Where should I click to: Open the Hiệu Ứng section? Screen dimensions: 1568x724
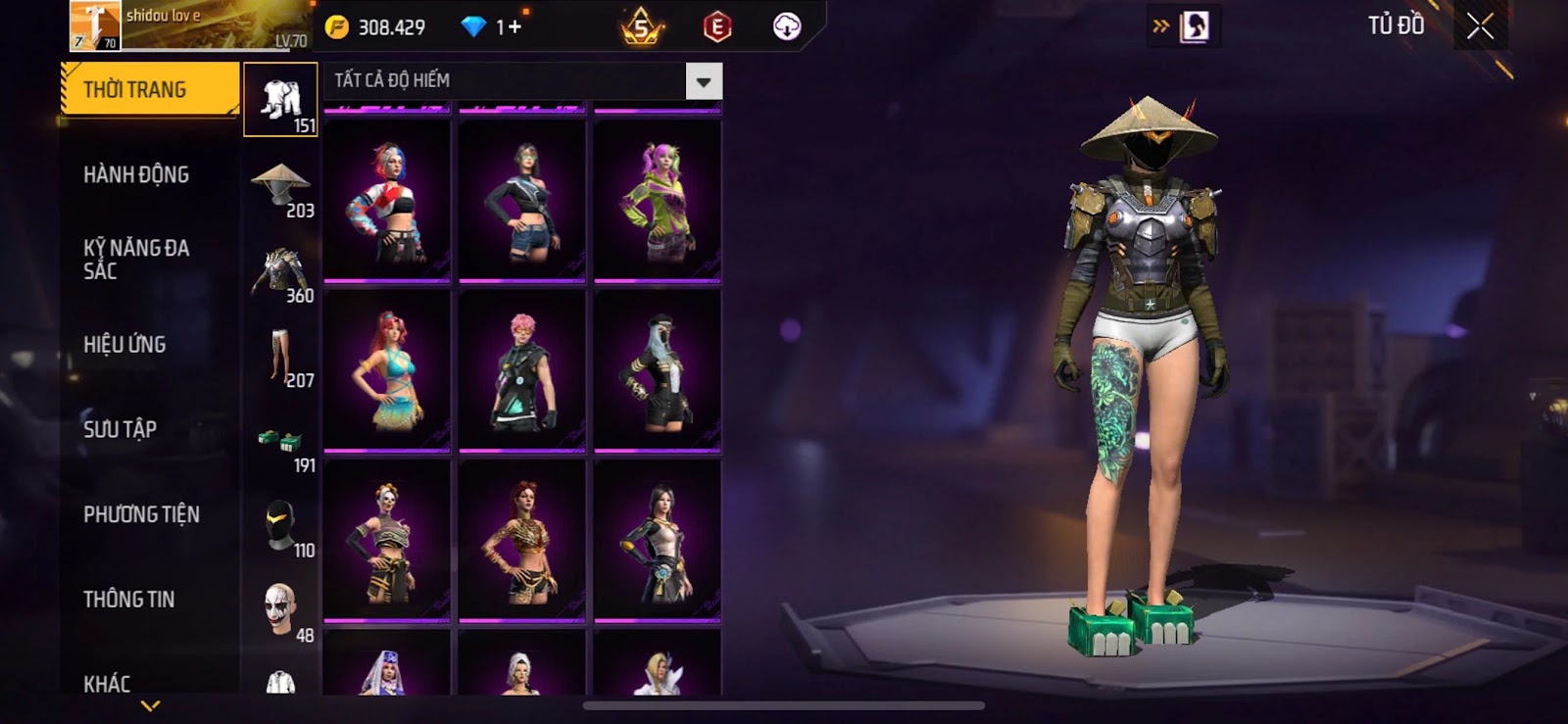click(124, 345)
